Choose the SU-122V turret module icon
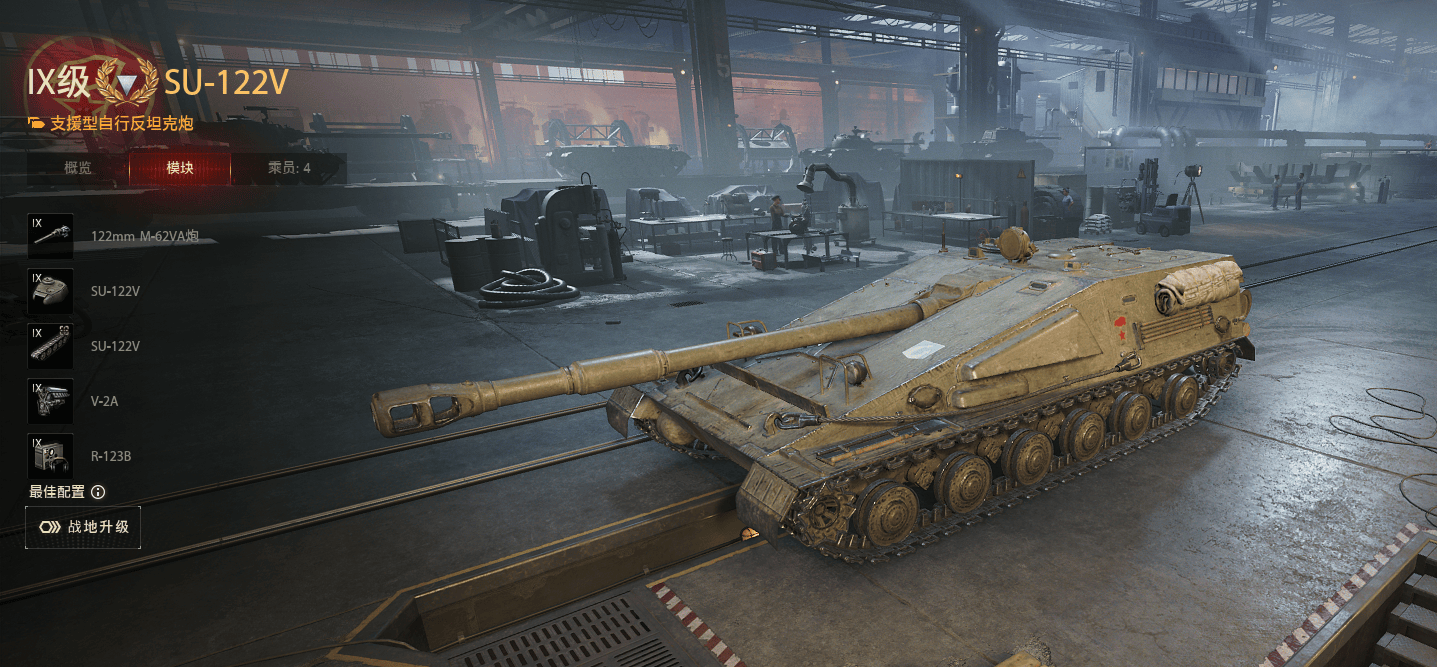The height and width of the screenshot is (667, 1437). pos(51,291)
